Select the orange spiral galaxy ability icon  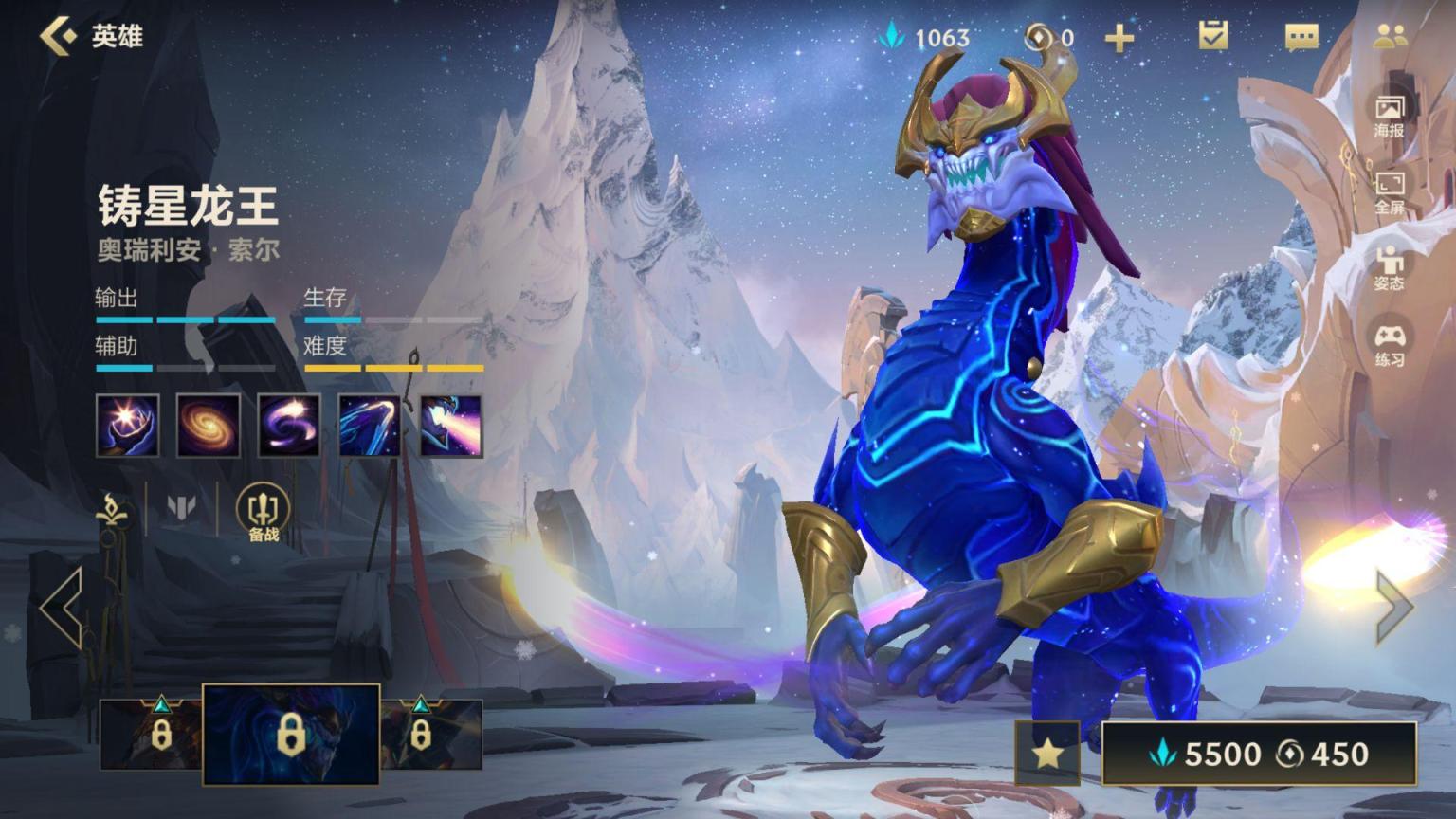(208, 426)
